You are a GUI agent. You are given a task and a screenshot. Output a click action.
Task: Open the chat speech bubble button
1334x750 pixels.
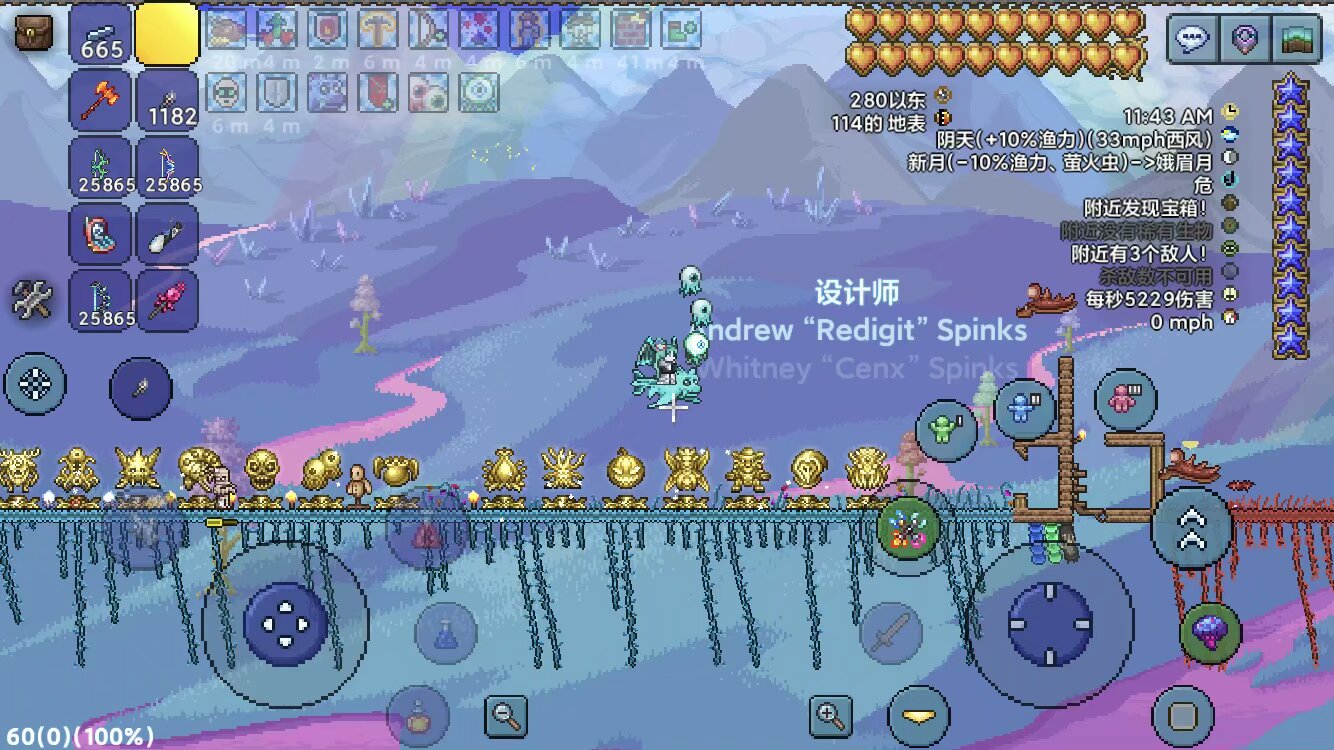click(1192, 40)
